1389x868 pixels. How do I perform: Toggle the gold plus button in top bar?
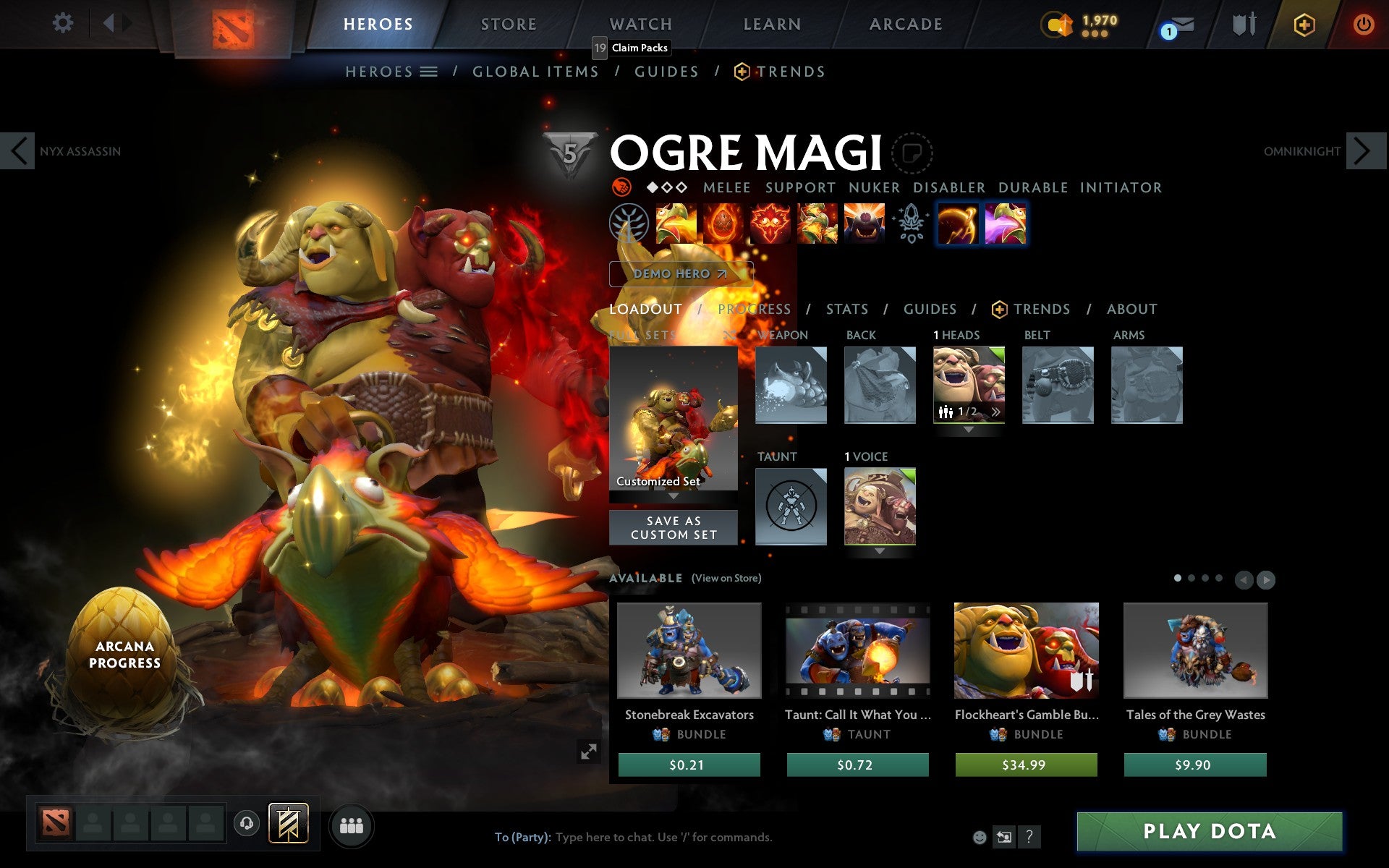click(1304, 23)
